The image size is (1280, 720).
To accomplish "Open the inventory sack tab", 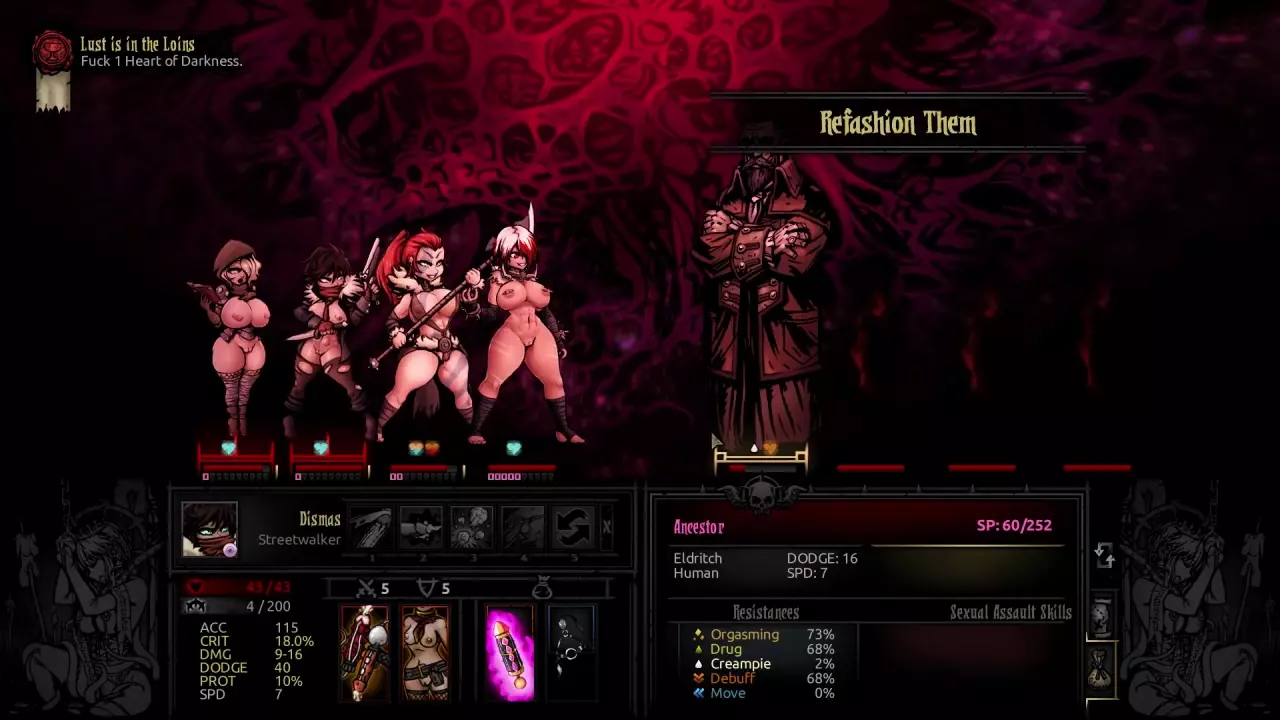I will click(x=1101, y=670).
